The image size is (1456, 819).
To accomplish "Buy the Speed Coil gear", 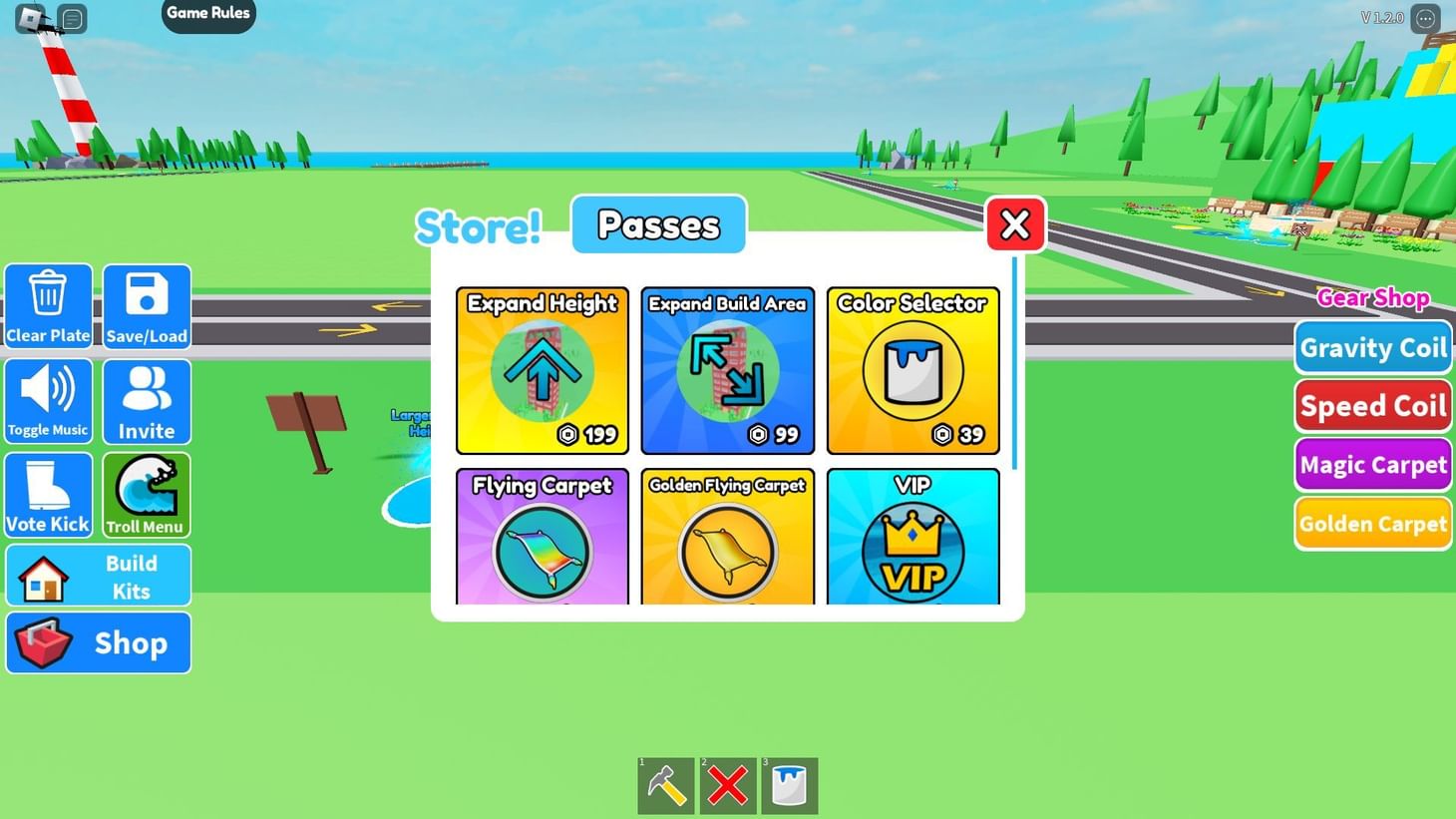I will tap(1372, 405).
